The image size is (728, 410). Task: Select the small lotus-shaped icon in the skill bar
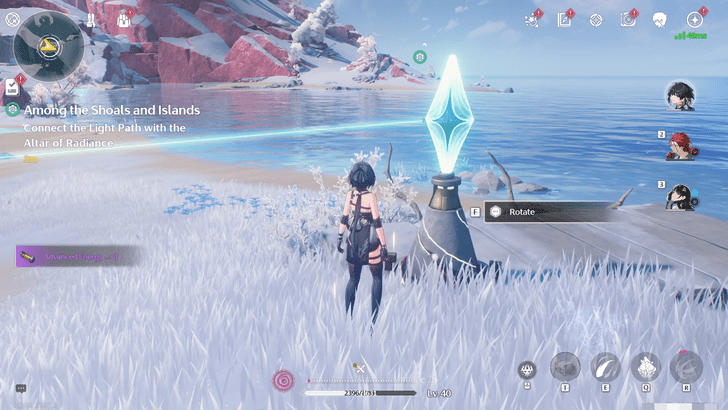click(x=527, y=370)
